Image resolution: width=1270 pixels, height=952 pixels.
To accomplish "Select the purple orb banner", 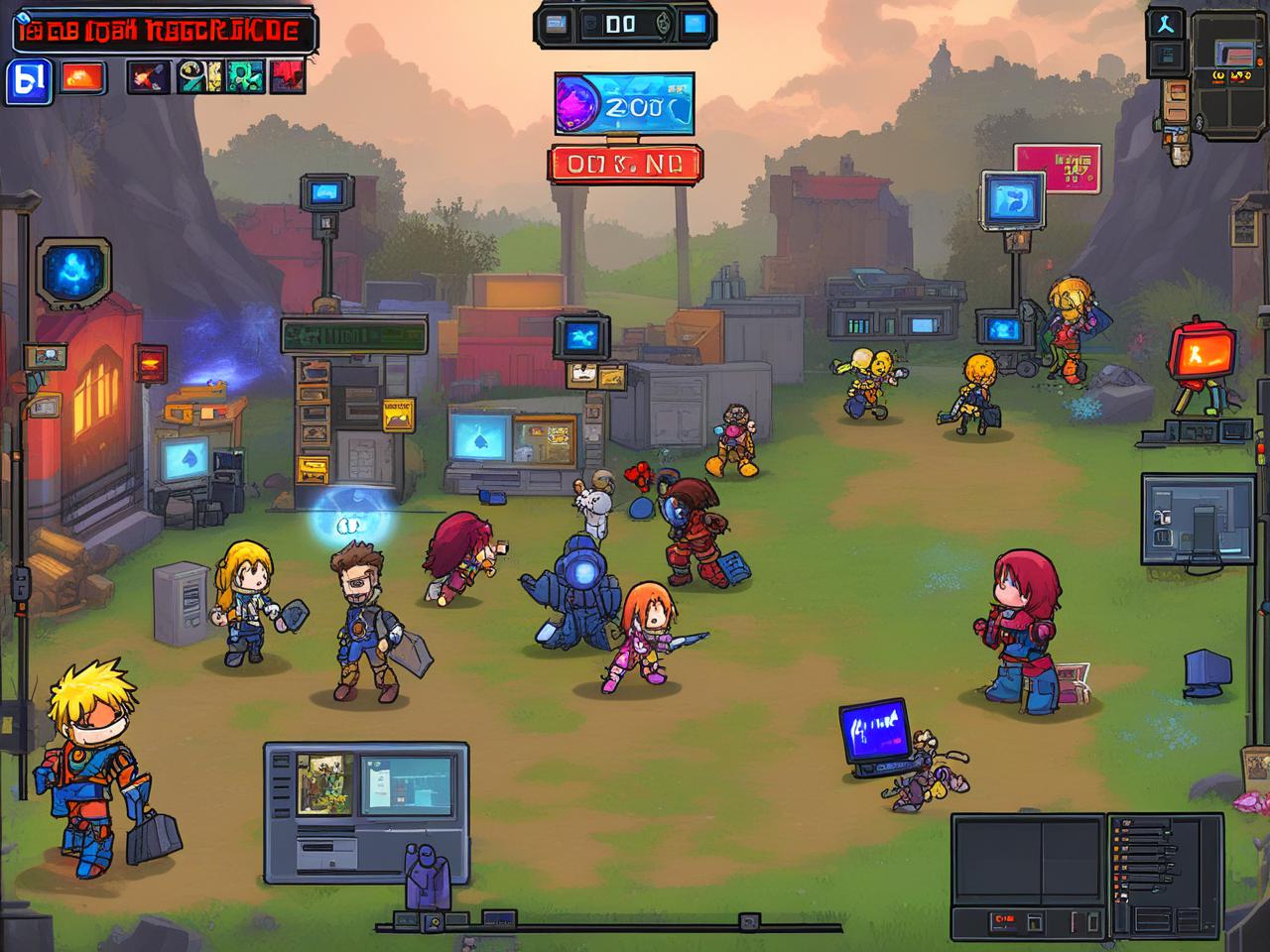I will pyautogui.click(x=624, y=104).
